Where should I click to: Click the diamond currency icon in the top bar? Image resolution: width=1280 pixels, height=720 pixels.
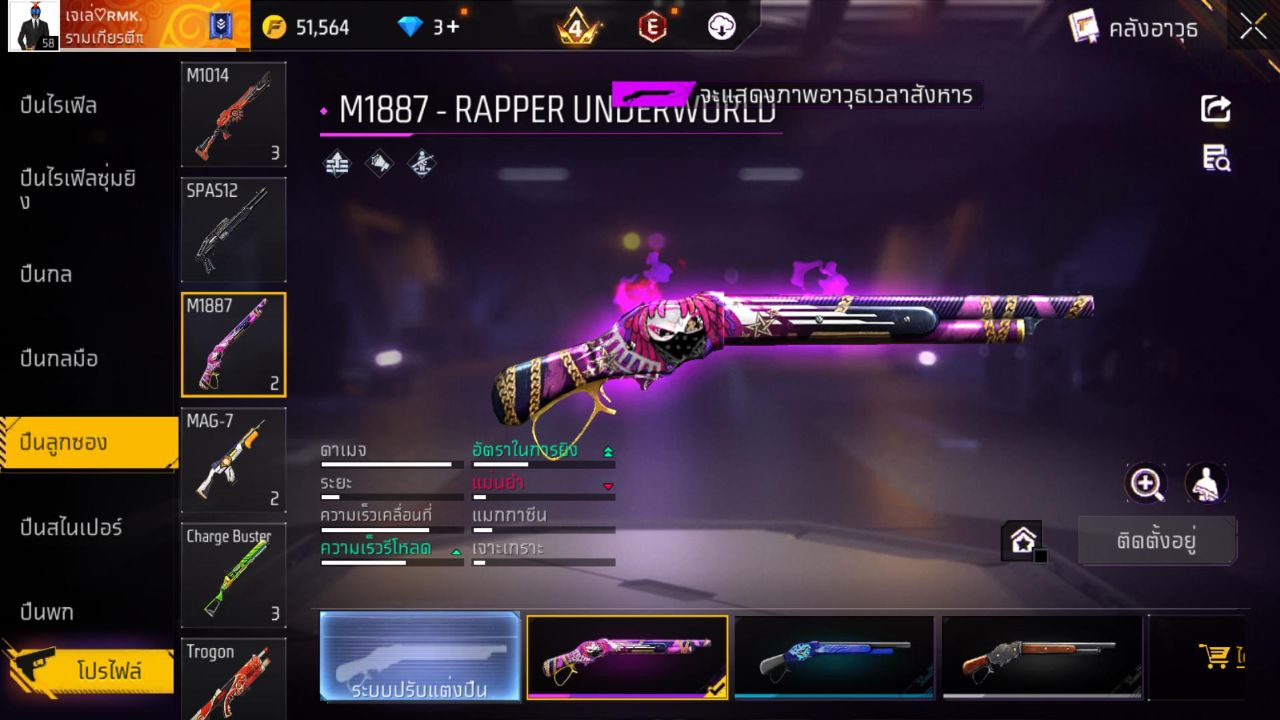pyautogui.click(x=411, y=27)
